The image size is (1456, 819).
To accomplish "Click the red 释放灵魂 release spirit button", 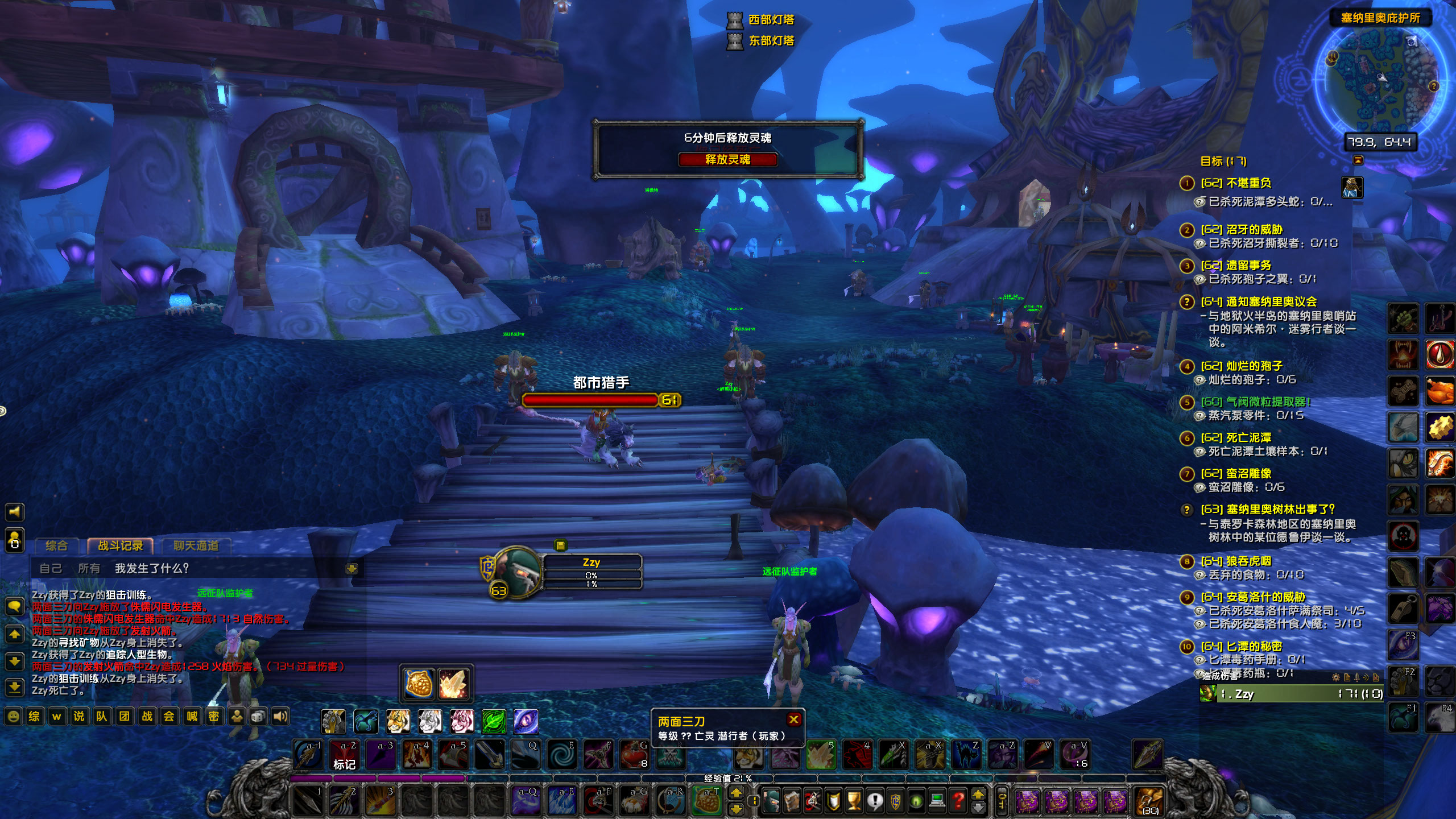I will click(x=727, y=160).
